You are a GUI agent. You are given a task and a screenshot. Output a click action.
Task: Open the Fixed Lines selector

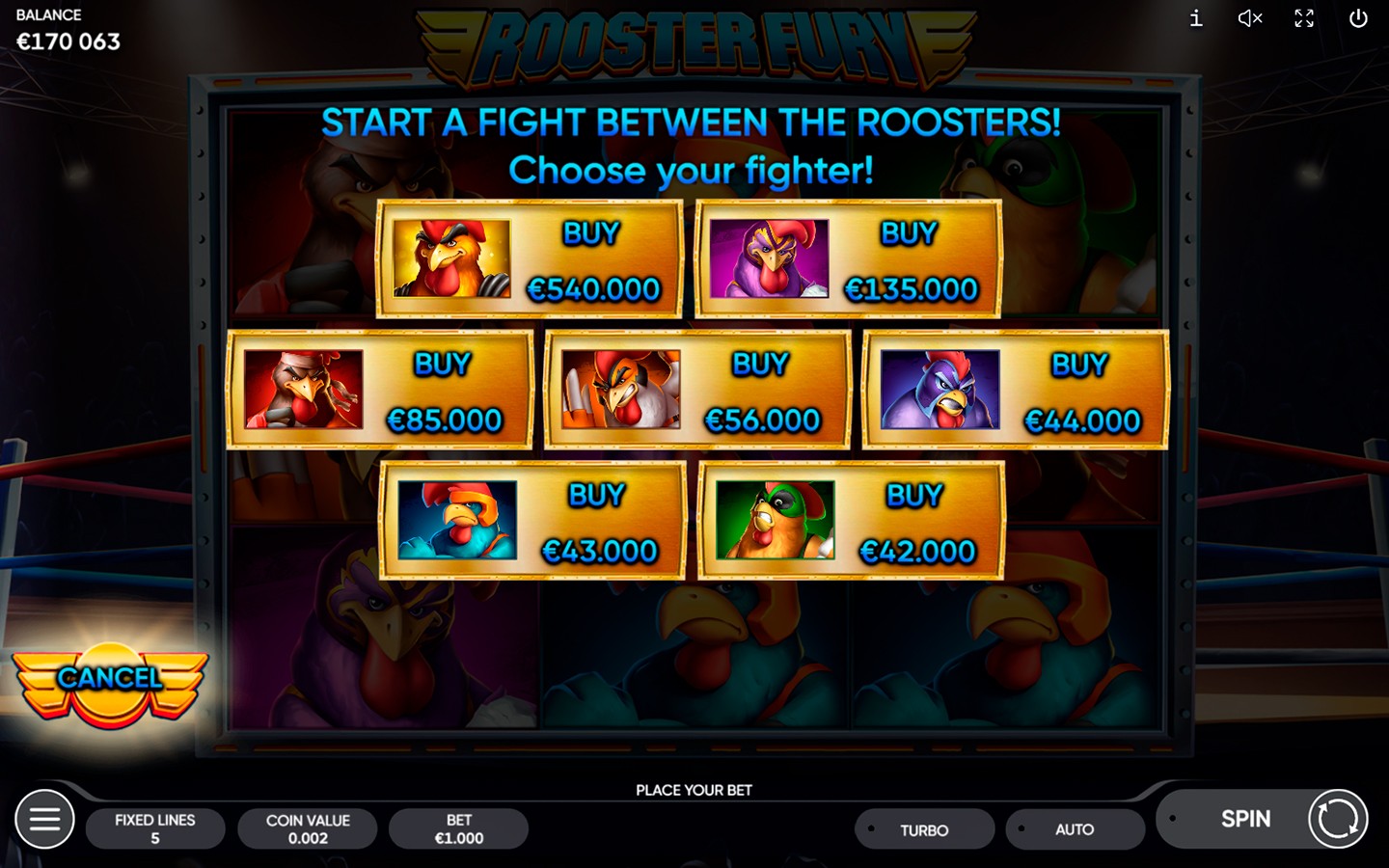coord(155,828)
